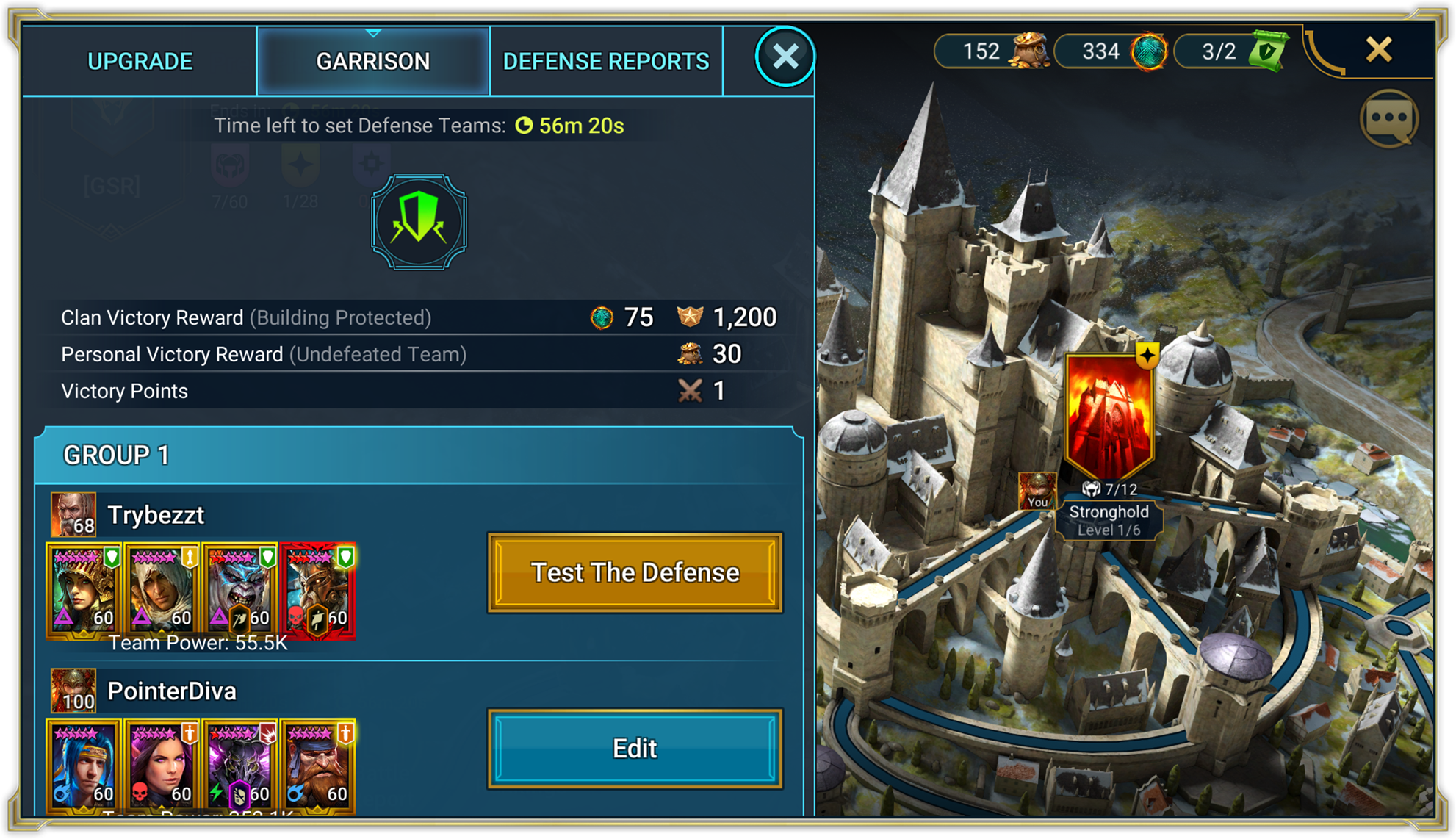1456x839 pixels.
Task: Tap the 152 gold chest currency counter
Action: [993, 51]
